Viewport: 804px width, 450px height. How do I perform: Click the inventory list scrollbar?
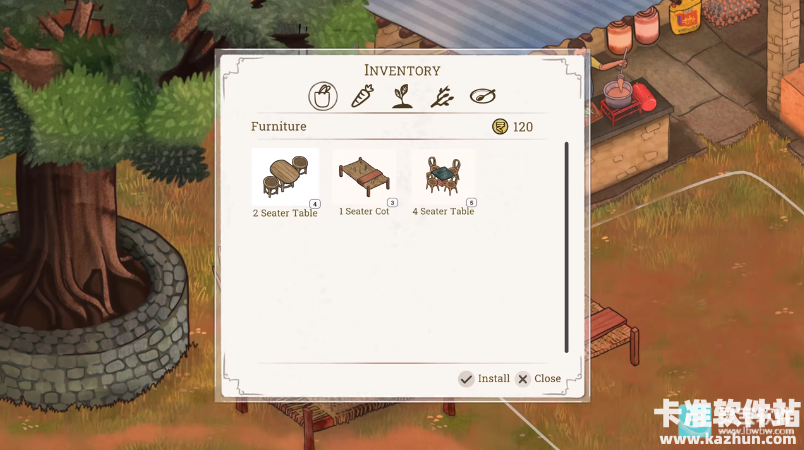click(566, 246)
